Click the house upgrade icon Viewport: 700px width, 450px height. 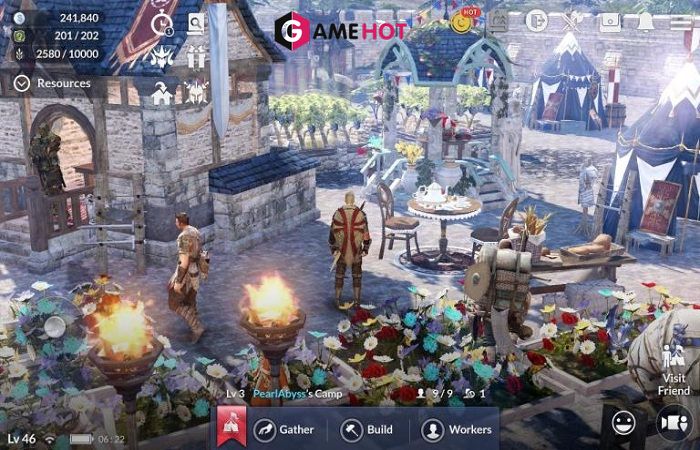pos(161,93)
